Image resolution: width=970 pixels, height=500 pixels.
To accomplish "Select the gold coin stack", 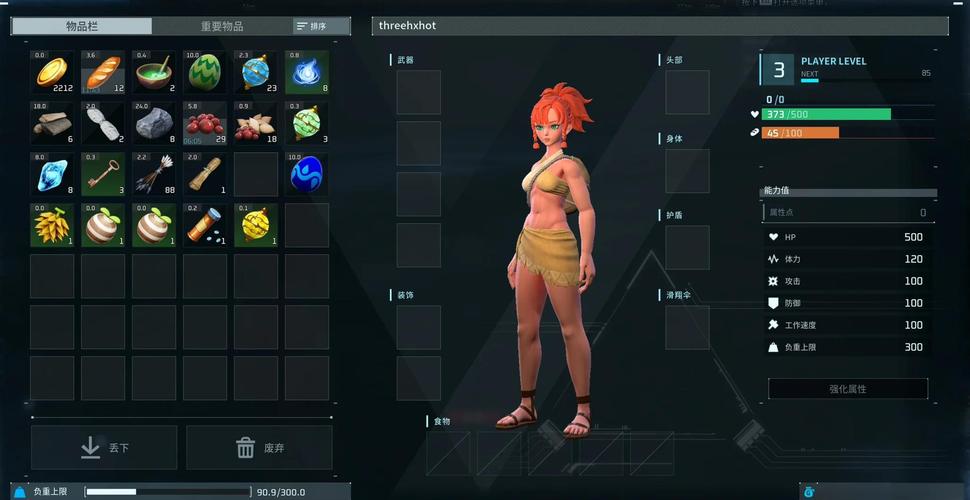I will coord(52,73).
